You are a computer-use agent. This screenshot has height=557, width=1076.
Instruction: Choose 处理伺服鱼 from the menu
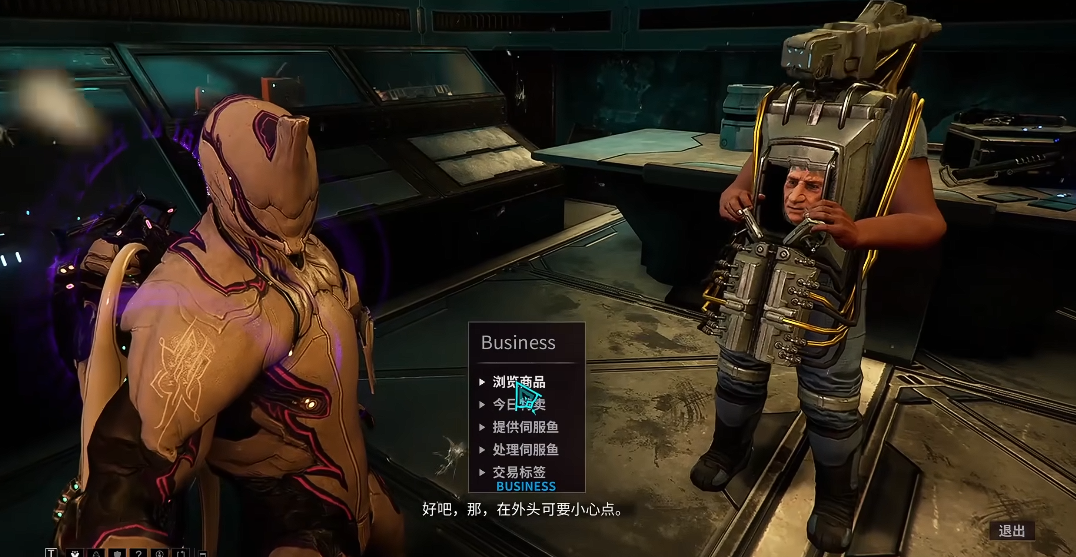pyautogui.click(x=525, y=450)
